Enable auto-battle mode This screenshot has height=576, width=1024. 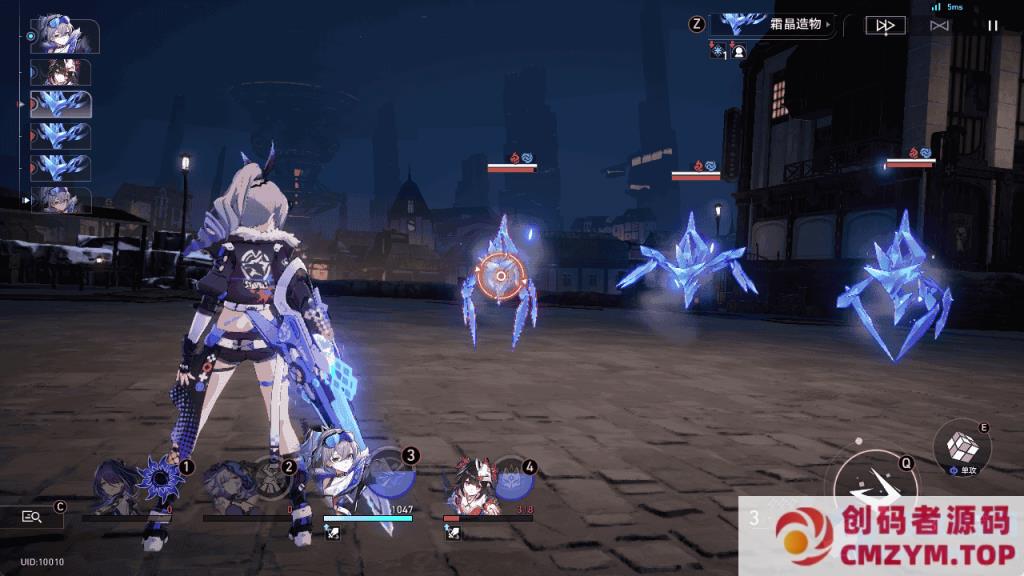(939, 25)
